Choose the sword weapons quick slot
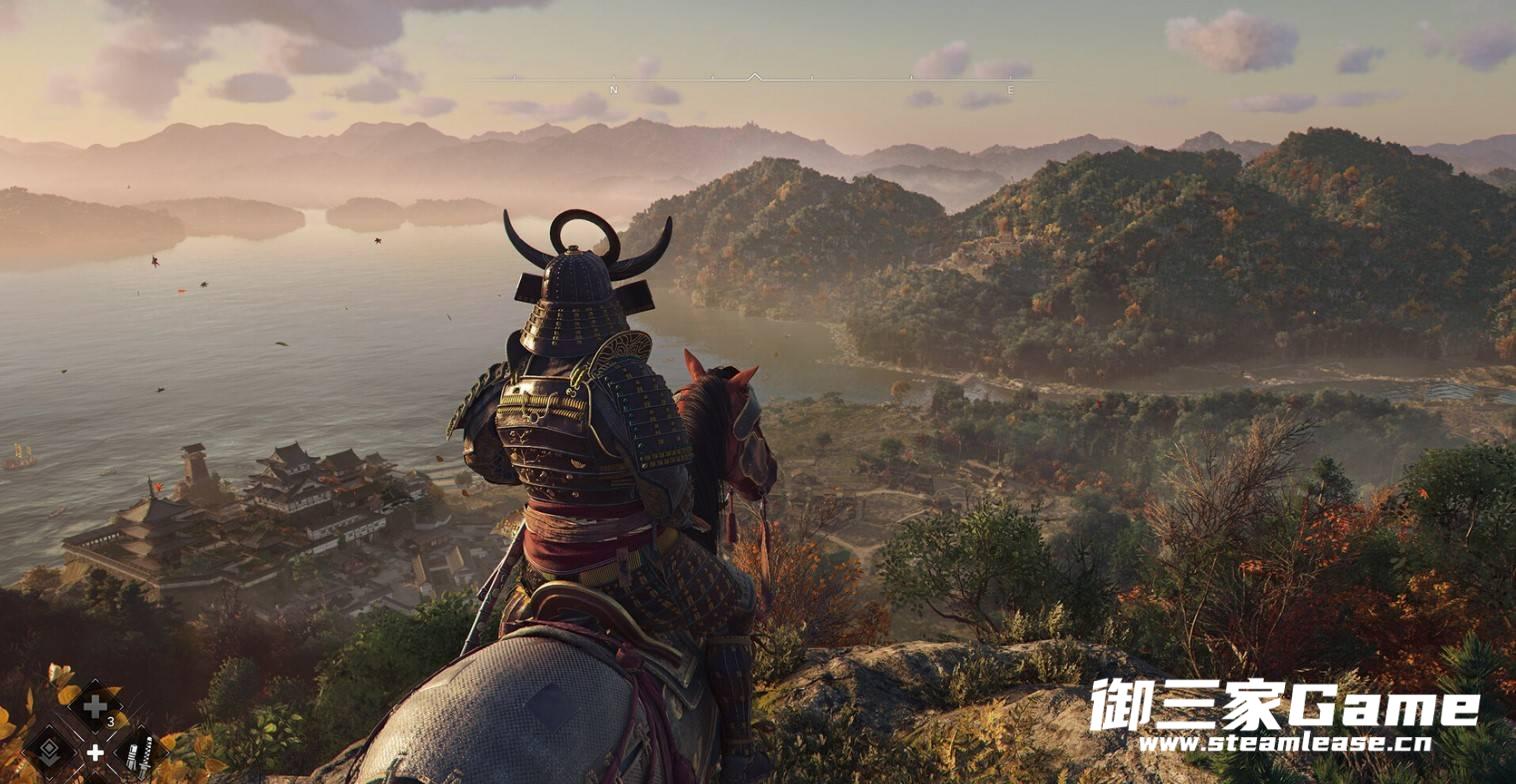 click(139, 751)
